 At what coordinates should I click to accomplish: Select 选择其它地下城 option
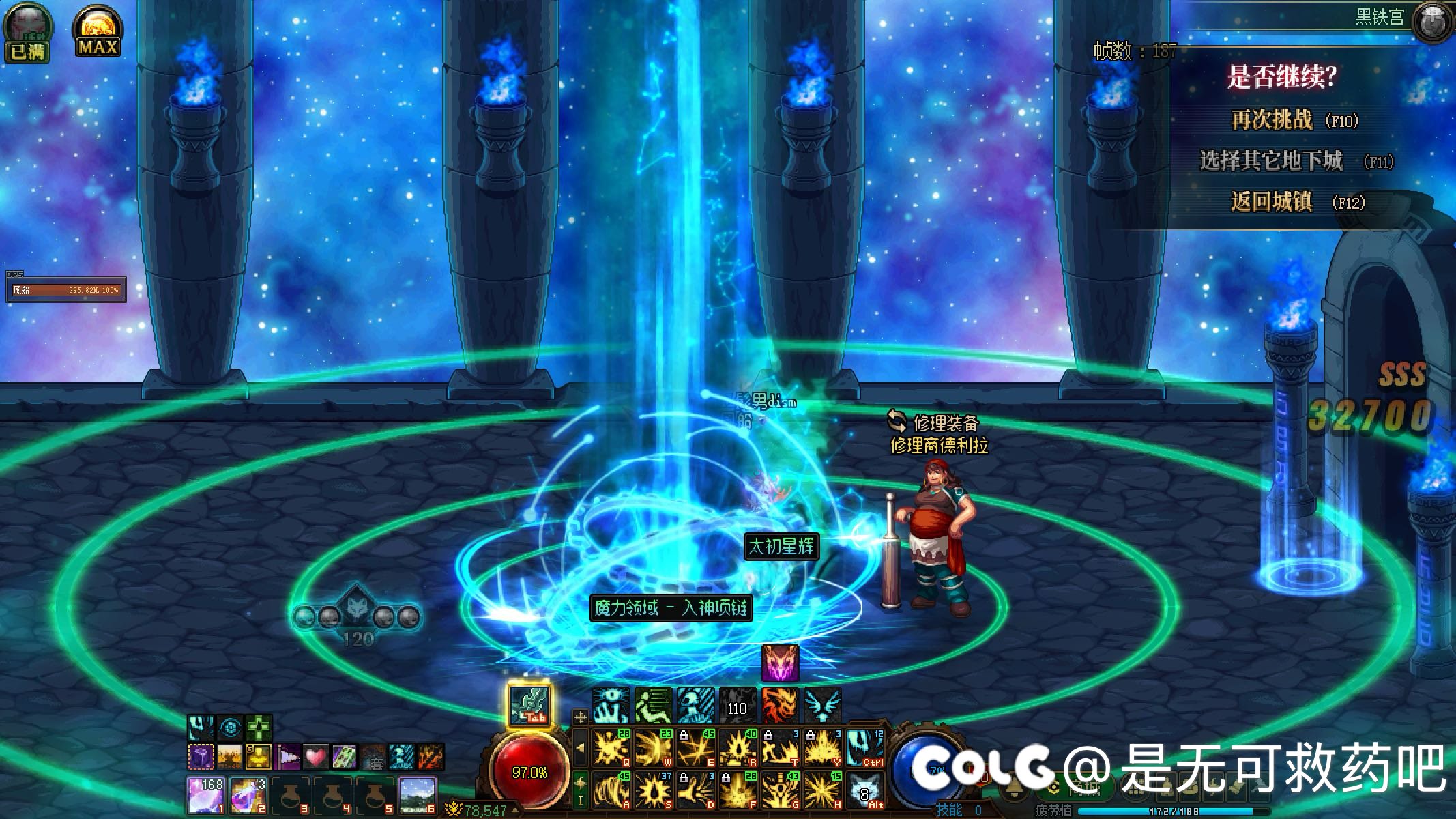tap(1272, 161)
